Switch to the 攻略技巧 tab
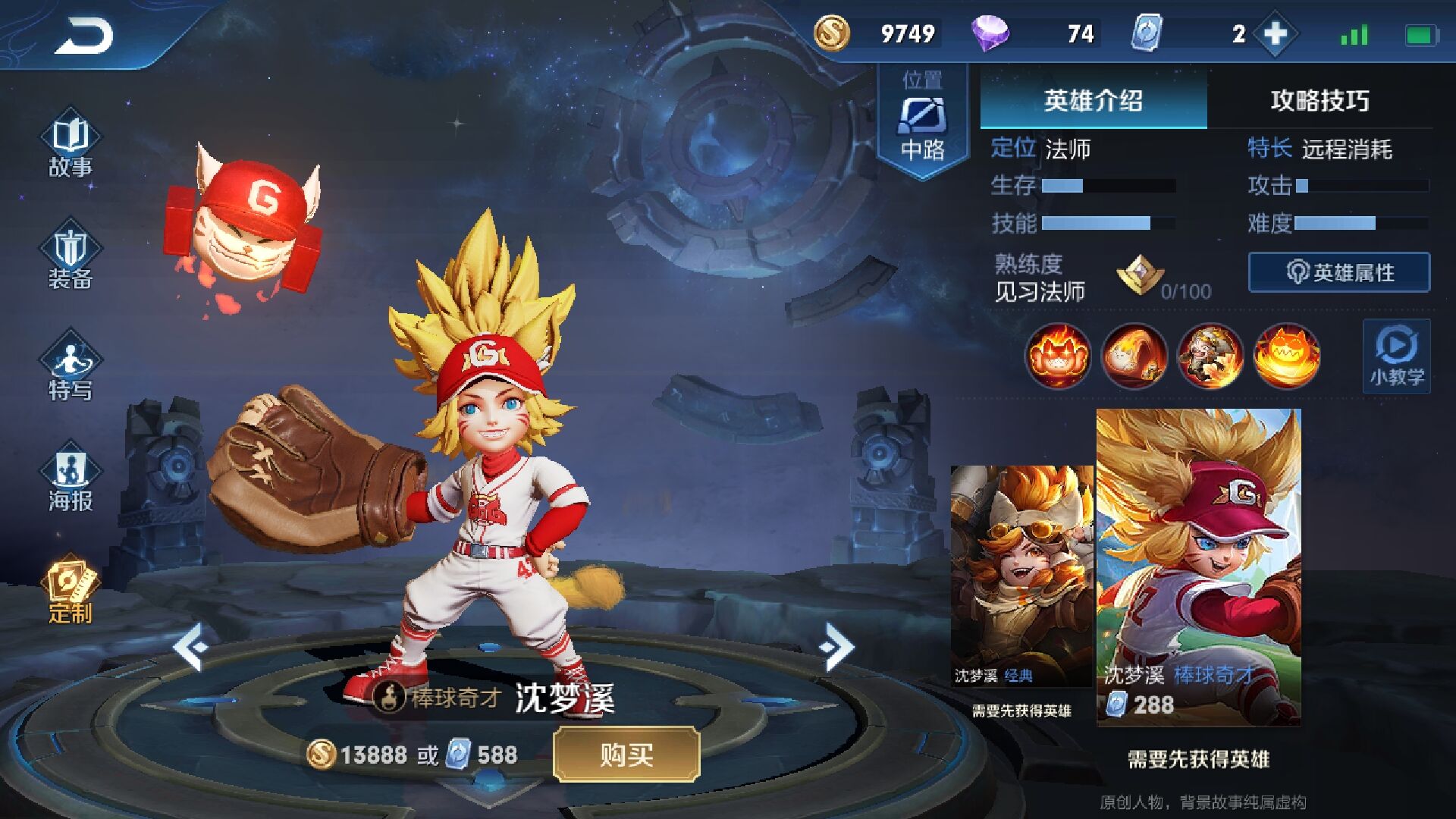The image size is (1456, 819). click(x=1319, y=100)
